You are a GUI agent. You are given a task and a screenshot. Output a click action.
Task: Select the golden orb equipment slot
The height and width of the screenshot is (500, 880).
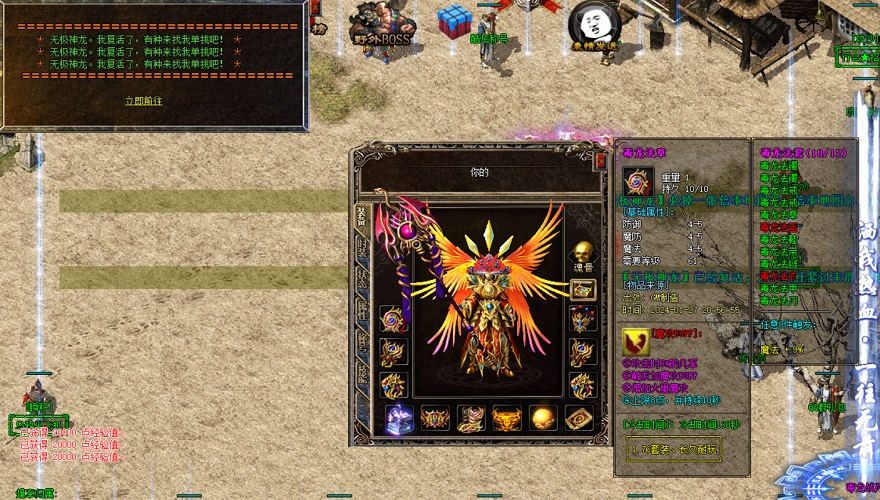[x=544, y=418]
